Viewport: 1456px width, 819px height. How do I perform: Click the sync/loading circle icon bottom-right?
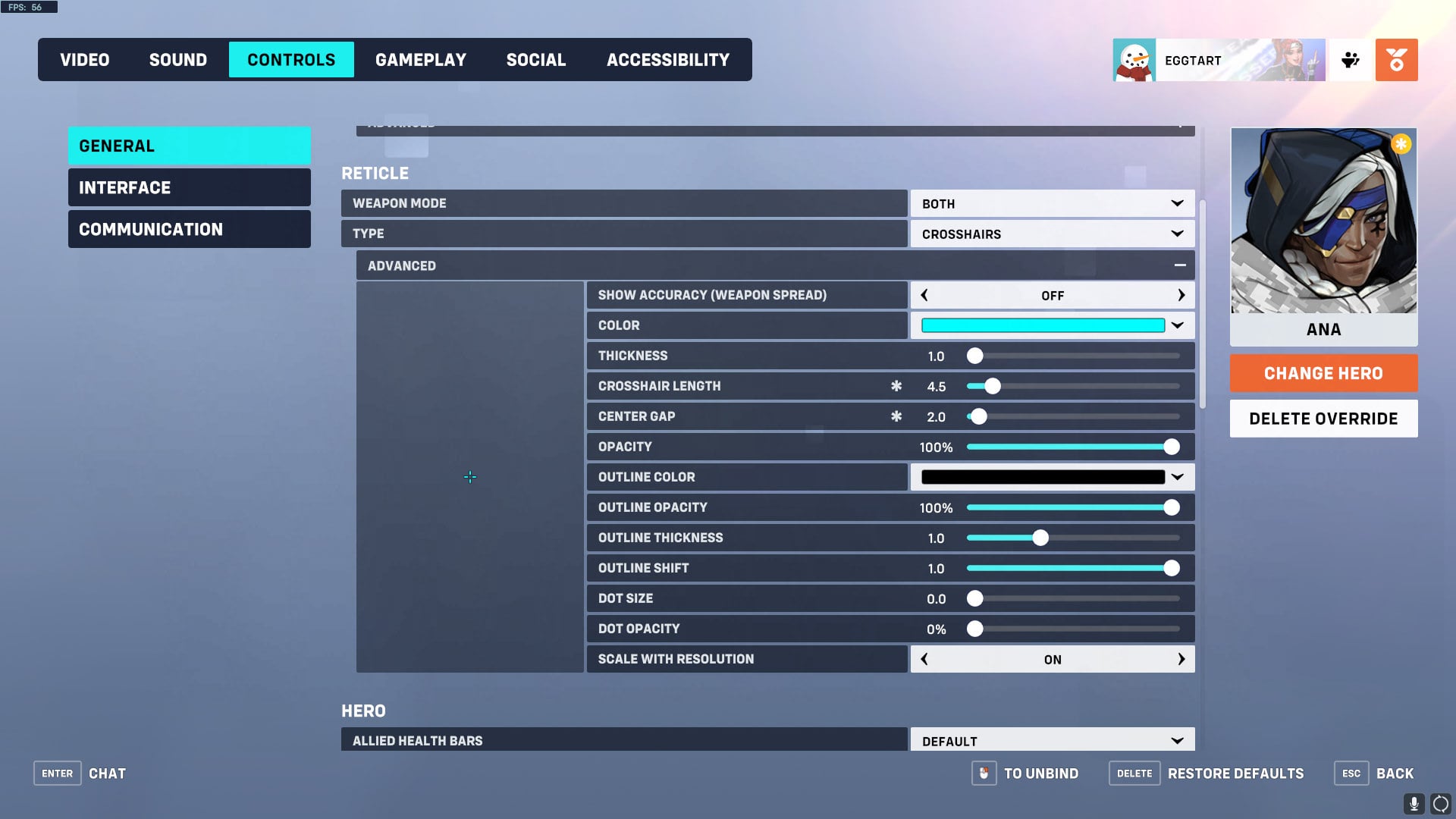point(1439,804)
